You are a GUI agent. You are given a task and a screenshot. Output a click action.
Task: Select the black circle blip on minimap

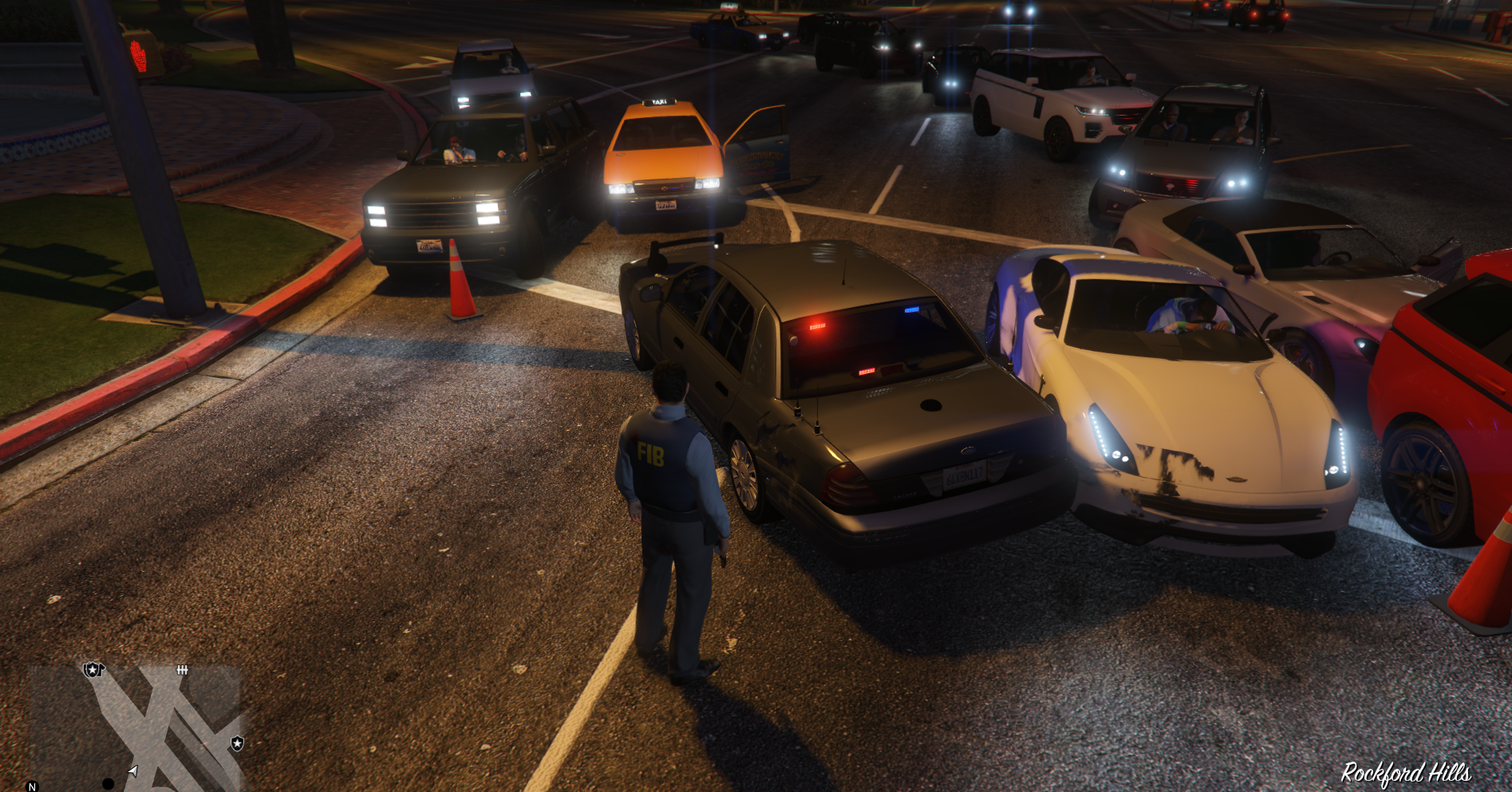(x=108, y=784)
